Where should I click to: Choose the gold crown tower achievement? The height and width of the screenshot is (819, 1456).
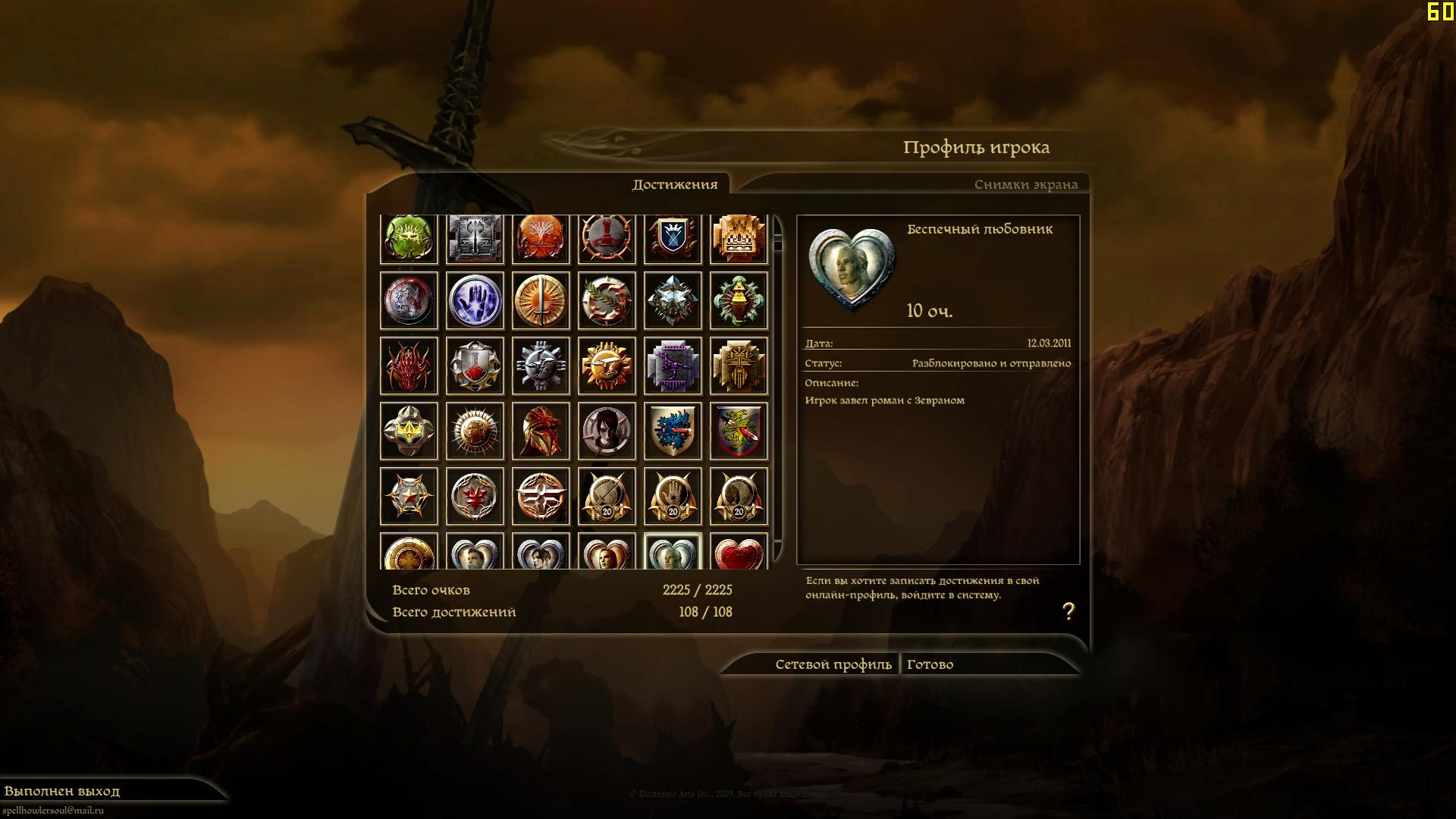tap(739, 238)
